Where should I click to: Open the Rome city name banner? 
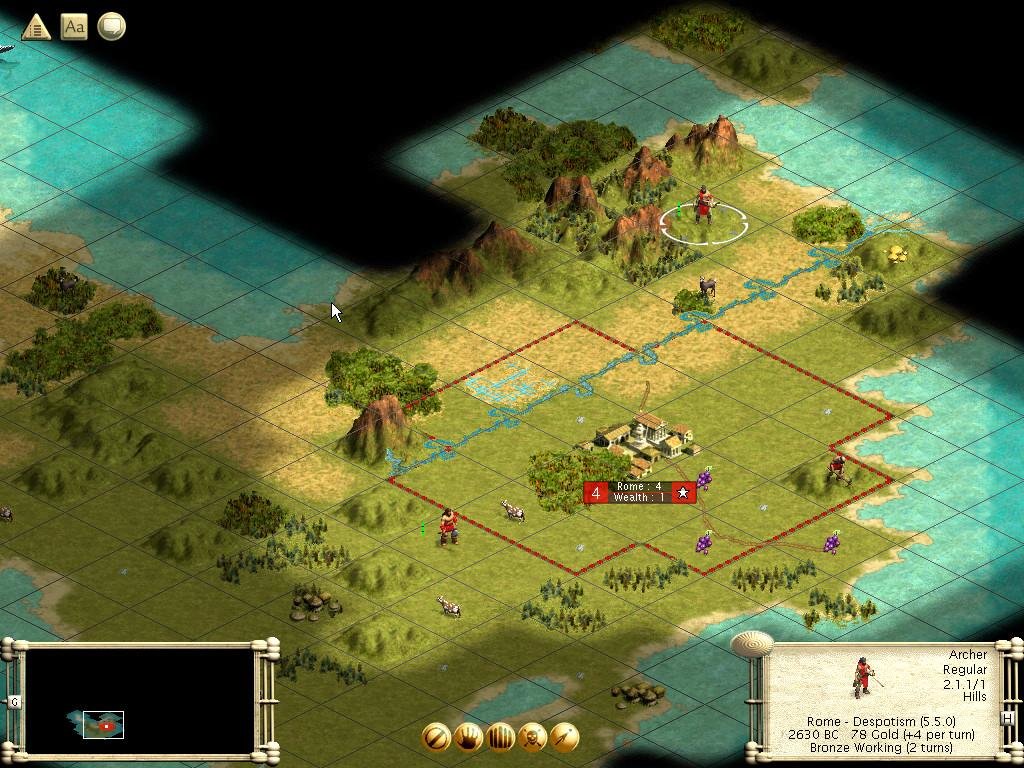click(x=640, y=492)
